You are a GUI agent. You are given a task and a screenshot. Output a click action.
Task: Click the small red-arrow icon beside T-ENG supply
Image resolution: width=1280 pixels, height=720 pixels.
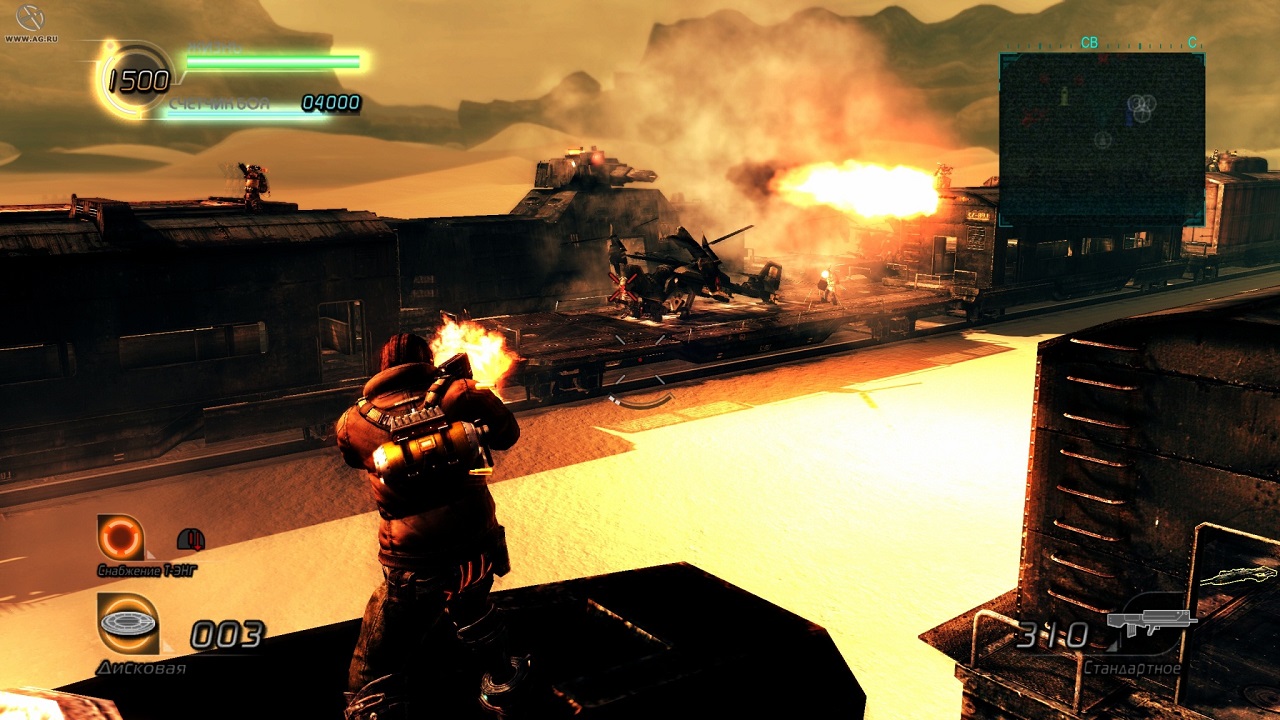(190, 540)
